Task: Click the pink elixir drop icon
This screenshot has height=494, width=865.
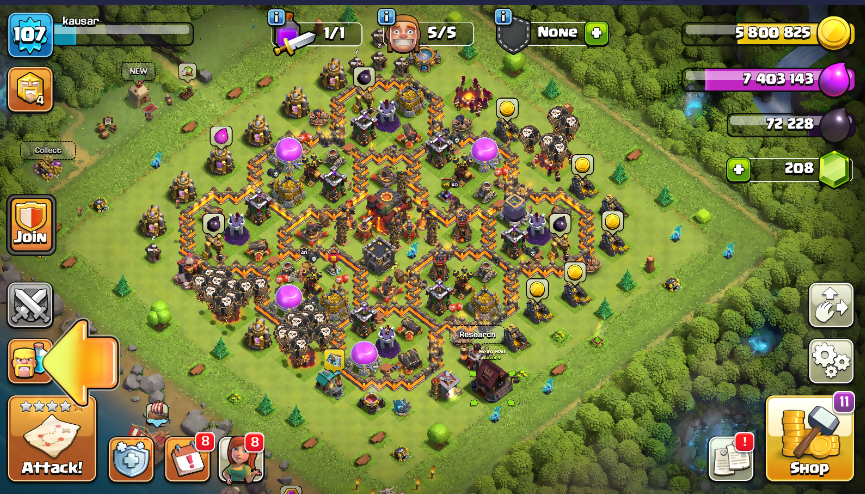Action: click(x=832, y=80)
